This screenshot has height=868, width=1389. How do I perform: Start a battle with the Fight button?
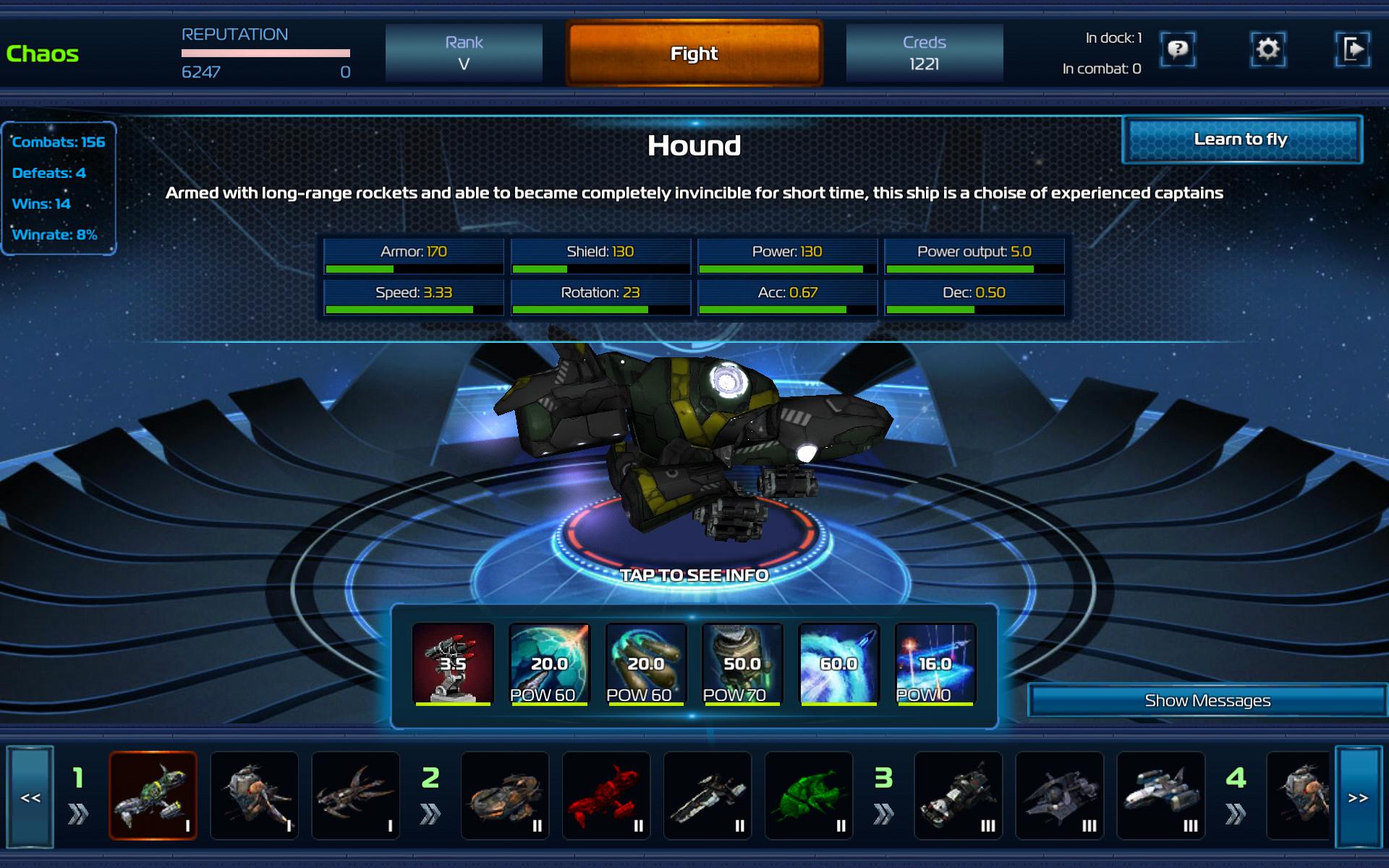point(694,54)
